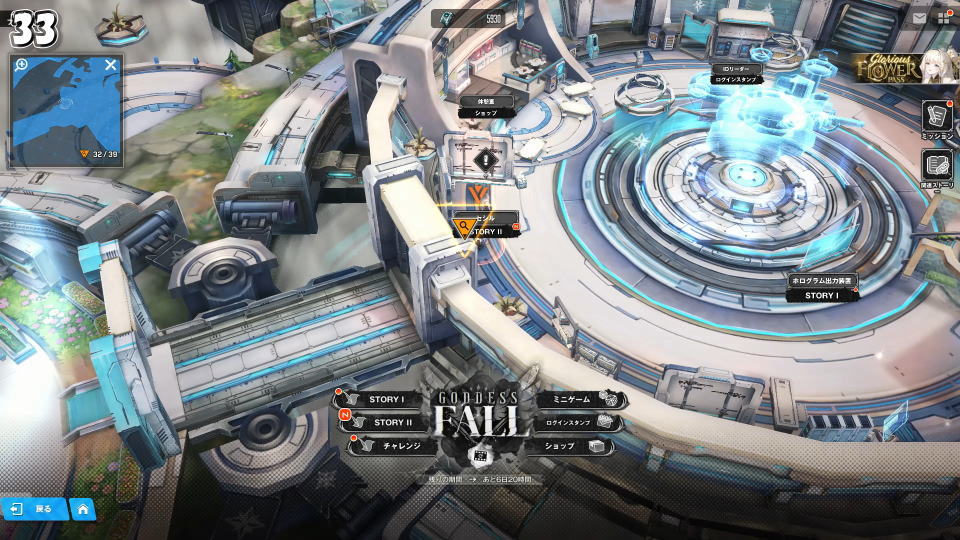Viewport: 960px width, 540px height.
Task: Open STORY I from the event menu
Action: (382, 400)
